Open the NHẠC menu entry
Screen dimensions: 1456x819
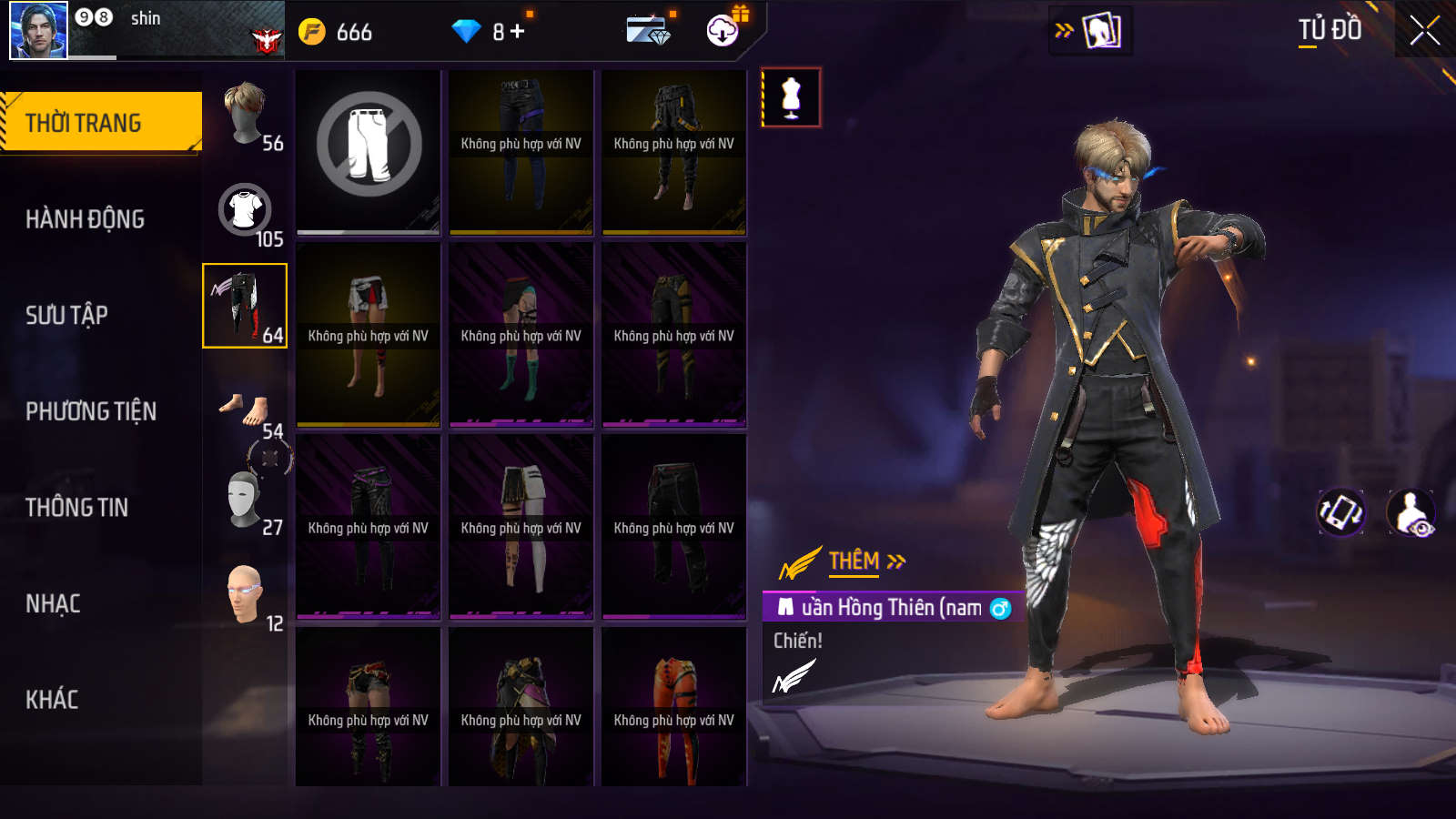[x=53, y=604]
